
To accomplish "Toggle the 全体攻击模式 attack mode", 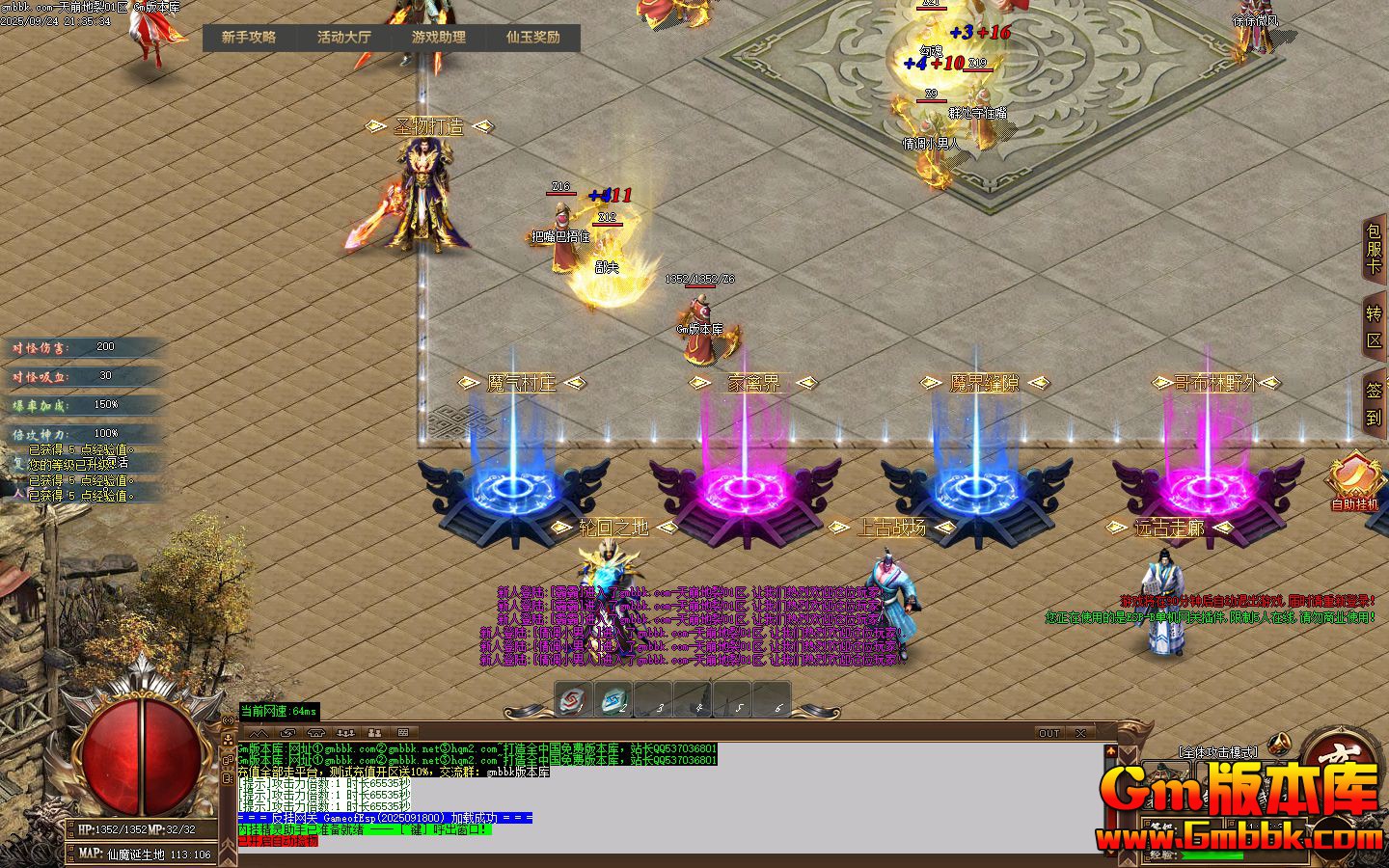I will click(x=1217, y=752).
